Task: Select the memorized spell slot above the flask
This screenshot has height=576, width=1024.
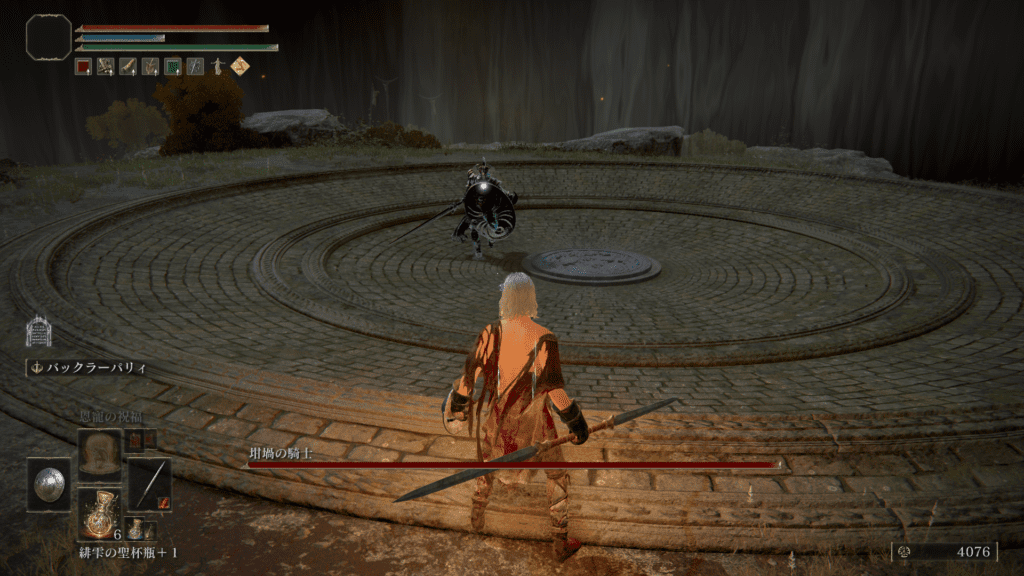Action: coord(99,453)
